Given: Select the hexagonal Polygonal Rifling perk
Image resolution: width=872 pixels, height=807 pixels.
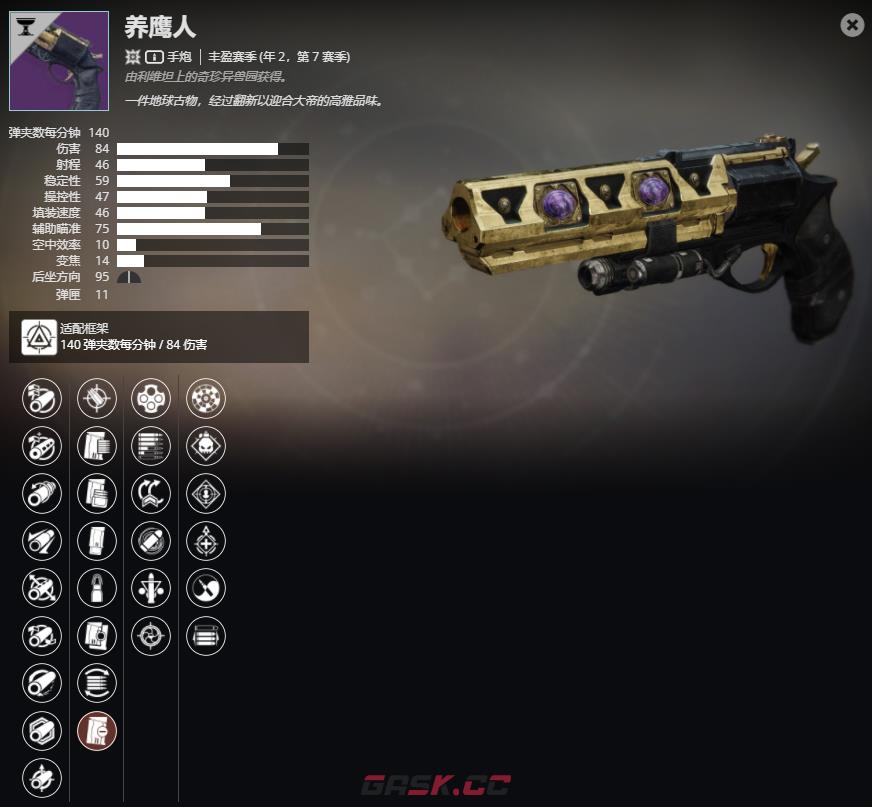Looking at the screenshot, I should click(42, 730).
